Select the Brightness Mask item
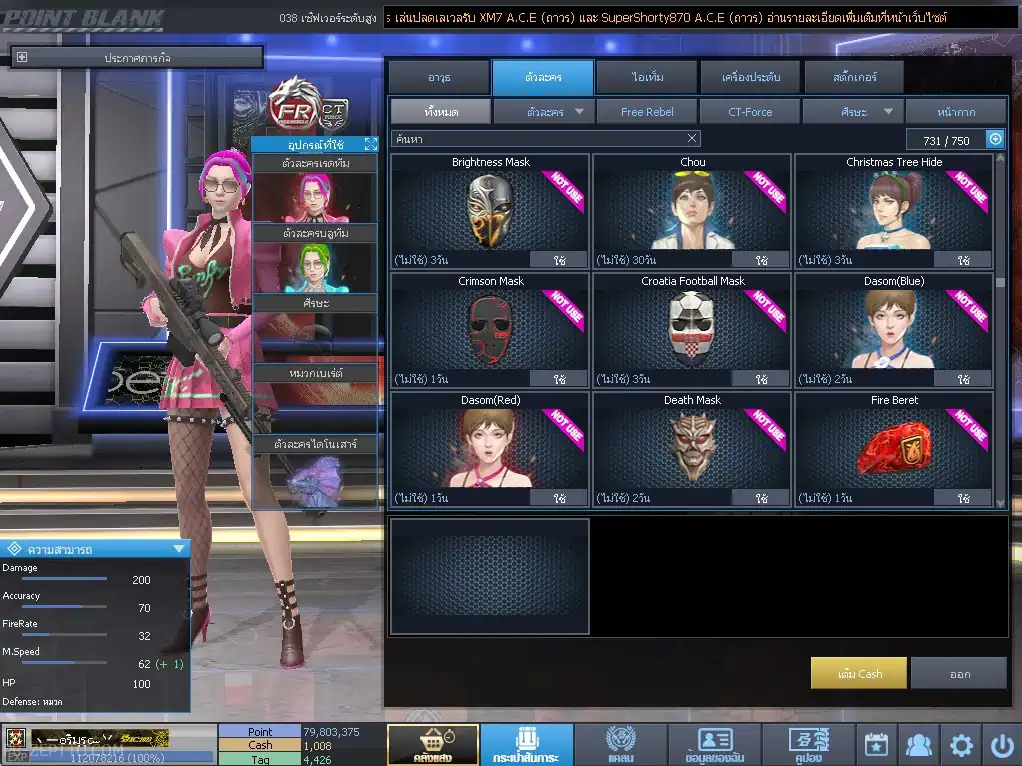 [x=490, y=211]
